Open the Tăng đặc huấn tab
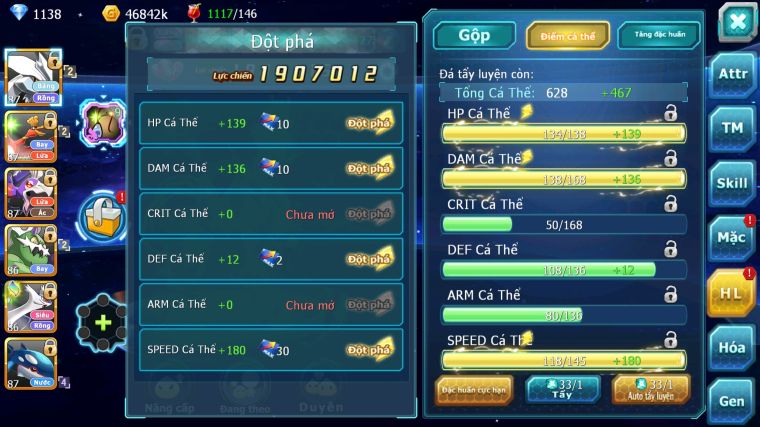Image resolution: width=760 pixels, height=427 pixels. pyautogui.click(x=659, y=35)
